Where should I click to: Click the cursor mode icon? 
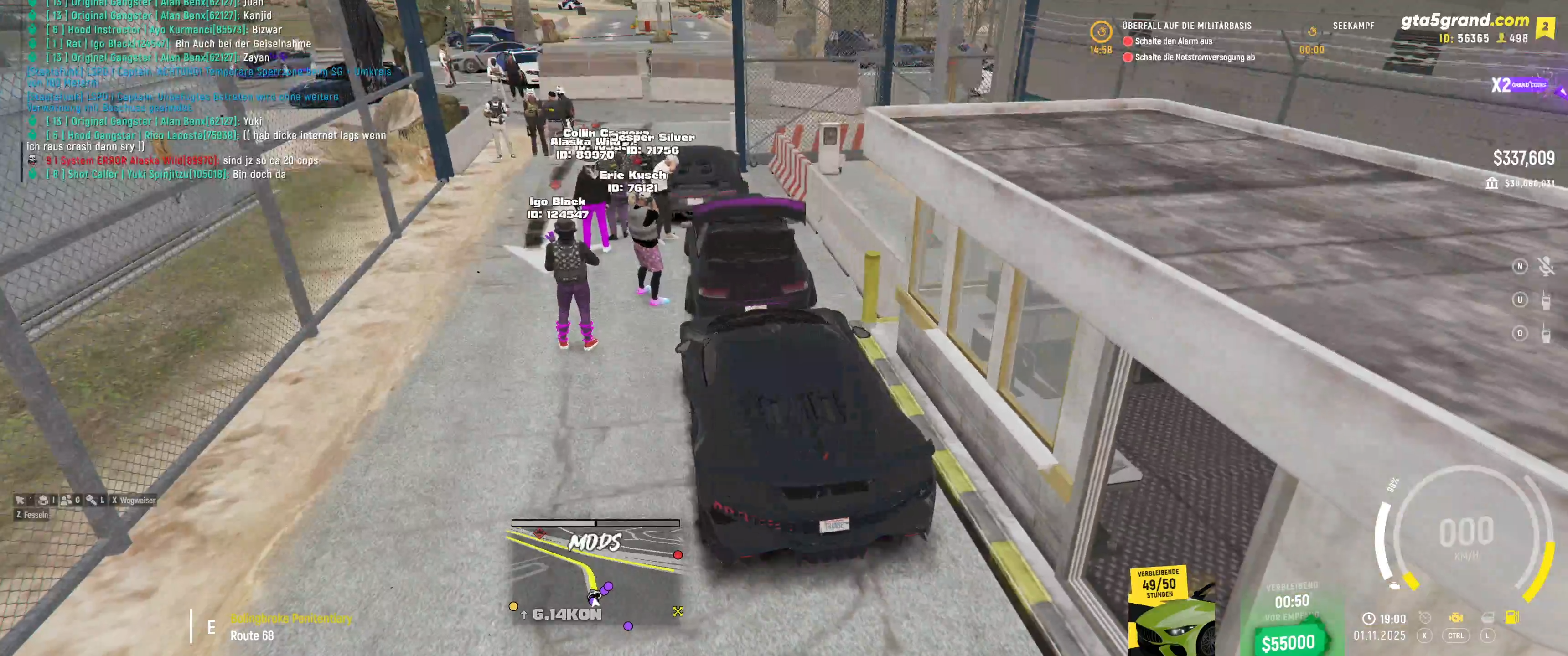(x=20, y=500)
